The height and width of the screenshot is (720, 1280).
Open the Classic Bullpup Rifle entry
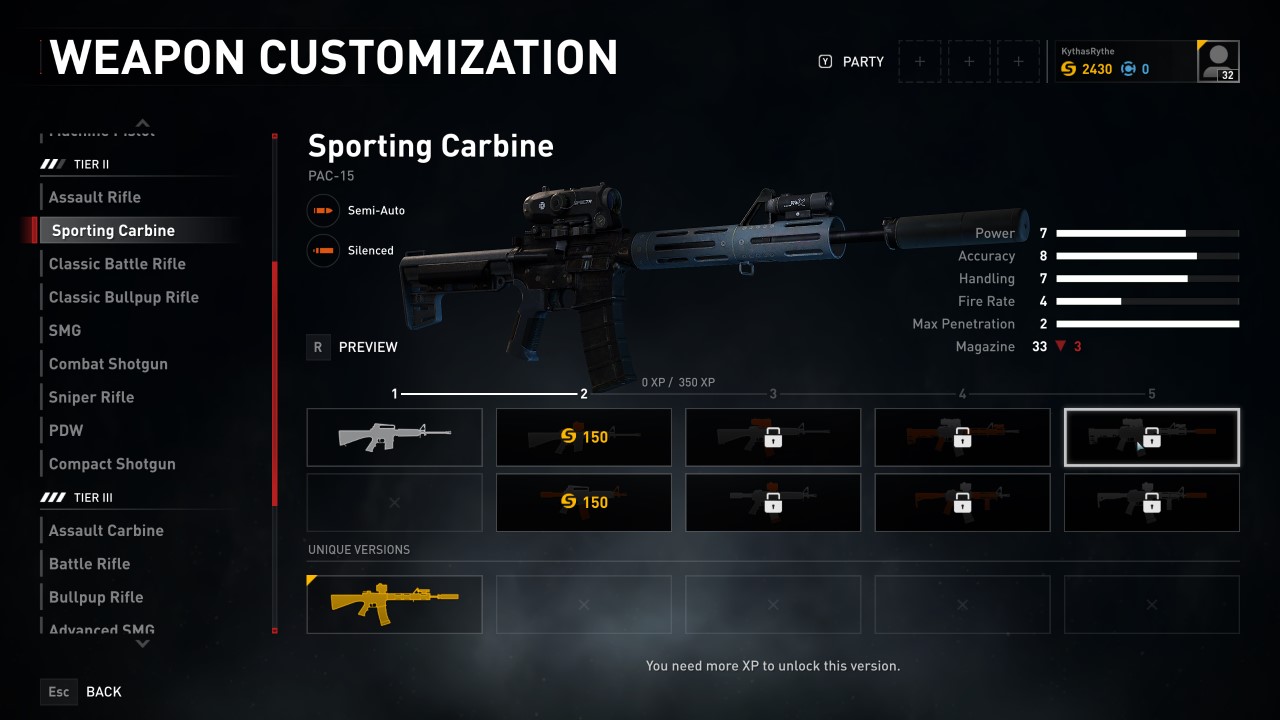coord(124,297)
